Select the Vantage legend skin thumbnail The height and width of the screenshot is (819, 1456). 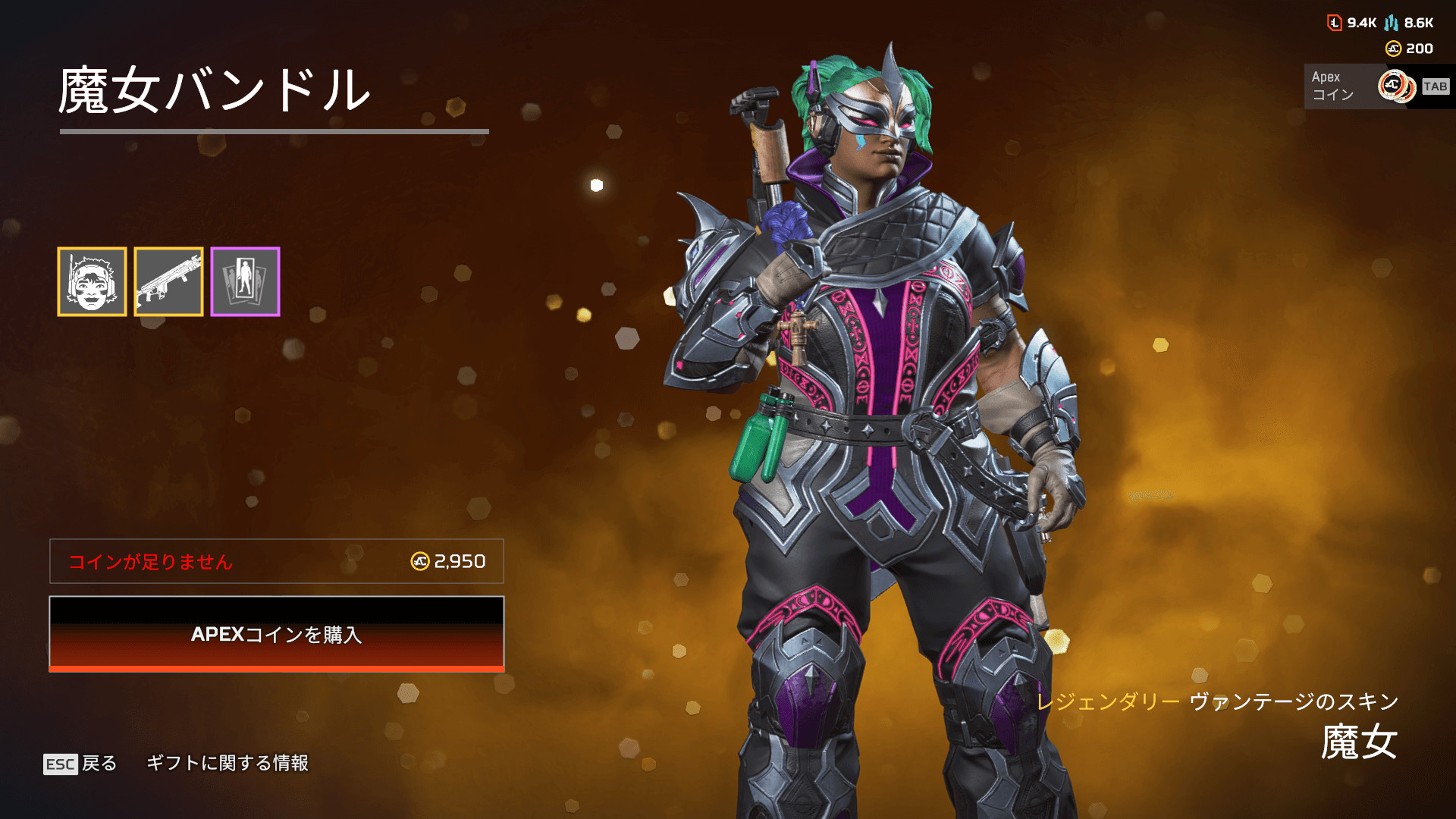pos(92,281)
